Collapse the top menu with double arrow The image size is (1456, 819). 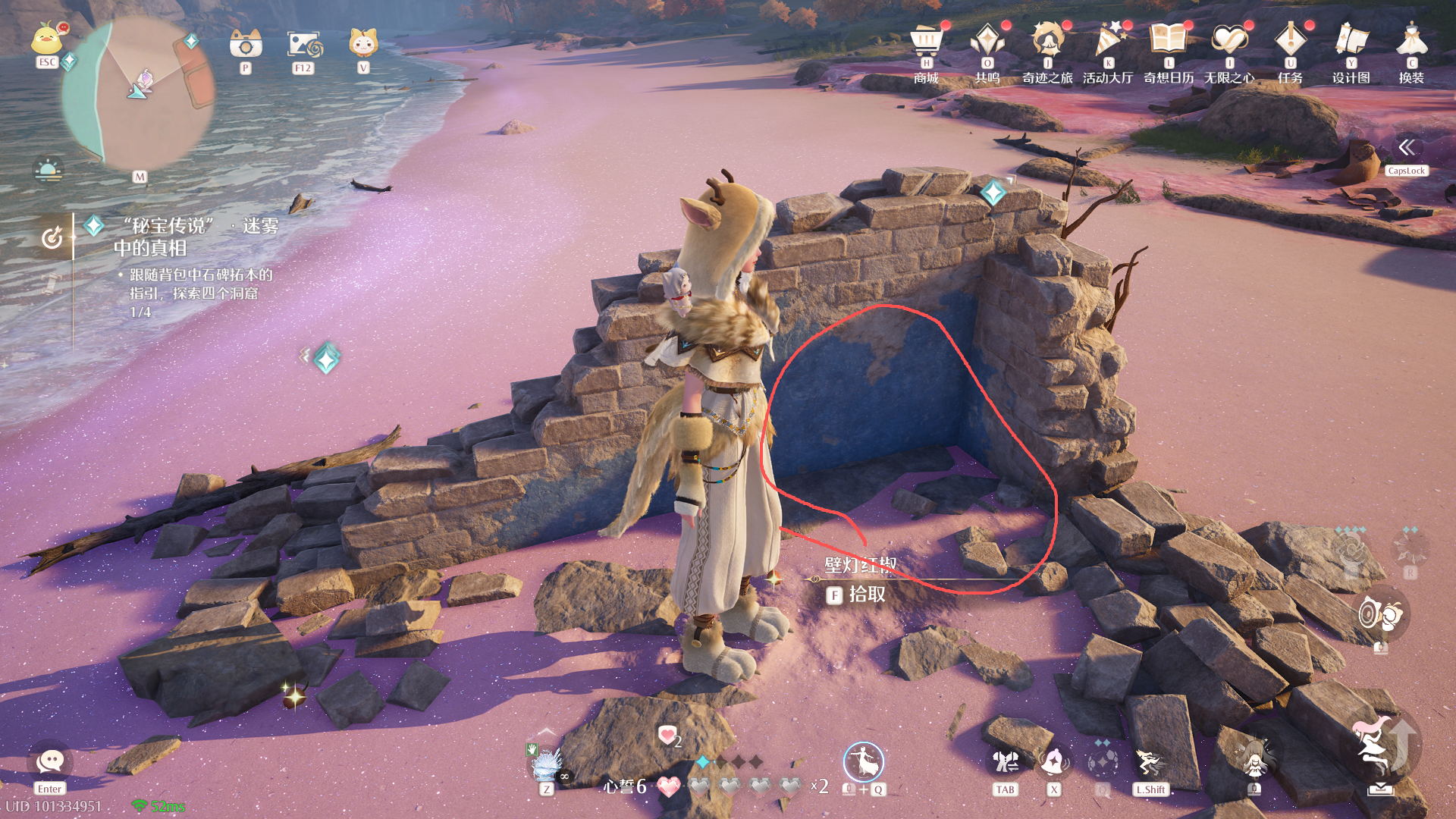coord(1406,147)
